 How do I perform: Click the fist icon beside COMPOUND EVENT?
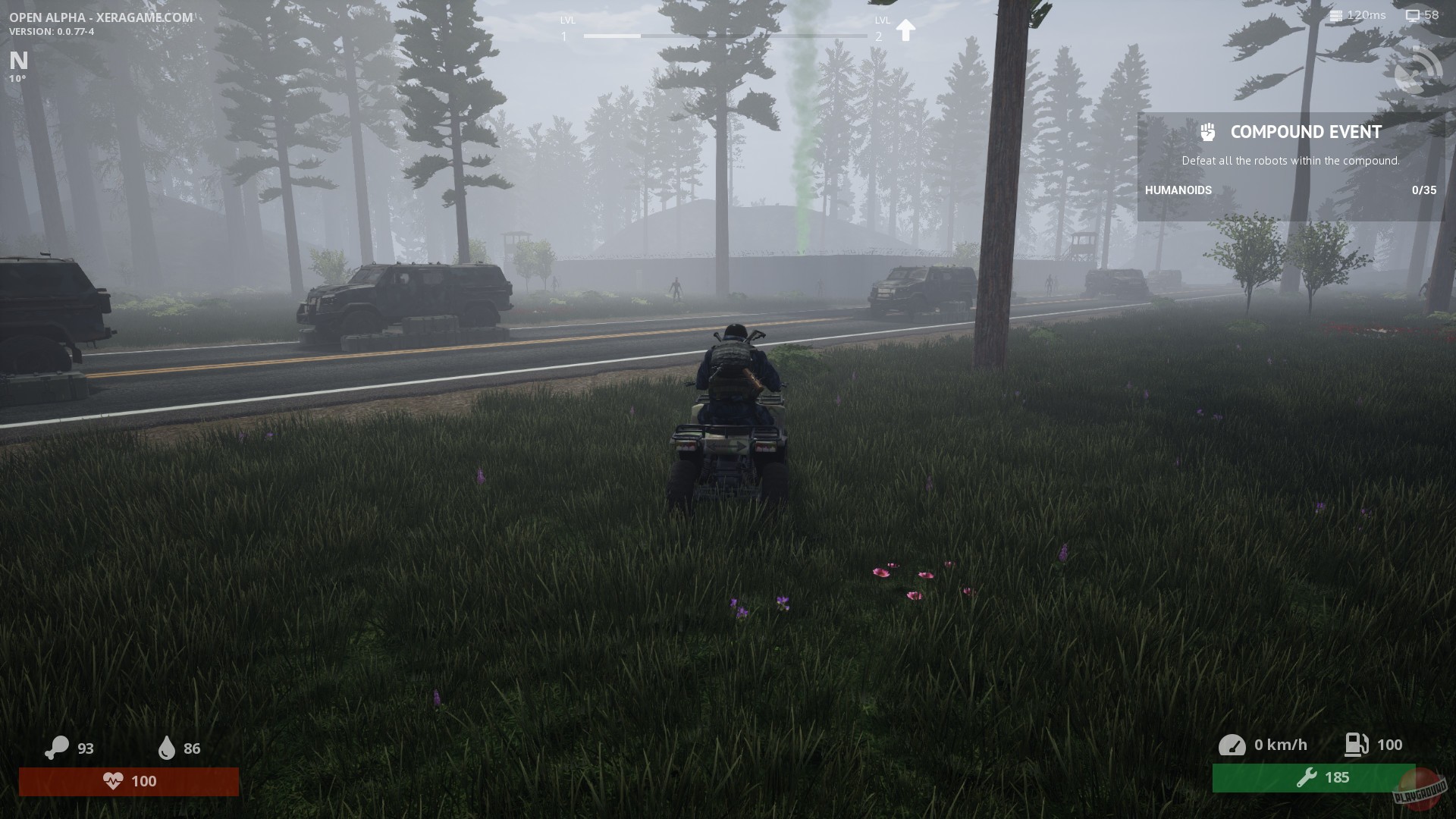click(1209, 131)
